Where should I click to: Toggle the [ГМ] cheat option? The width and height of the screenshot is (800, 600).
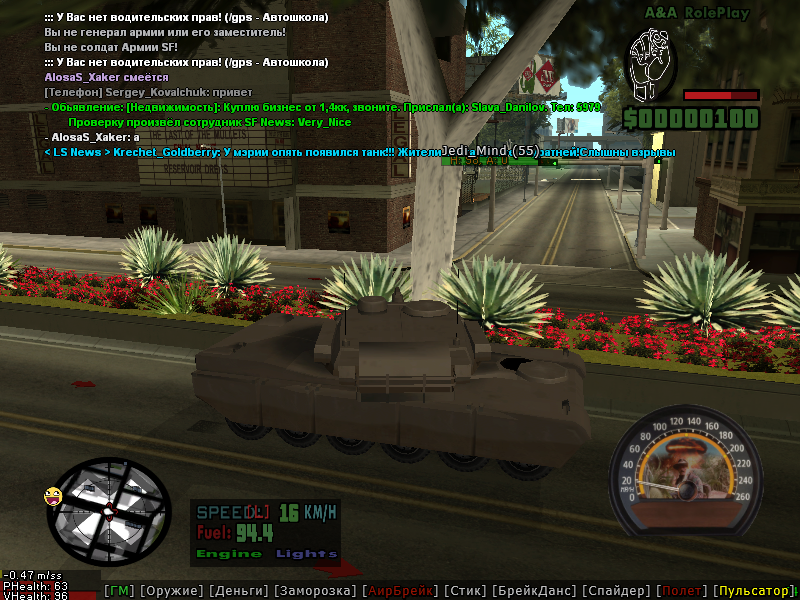(119, 591)
